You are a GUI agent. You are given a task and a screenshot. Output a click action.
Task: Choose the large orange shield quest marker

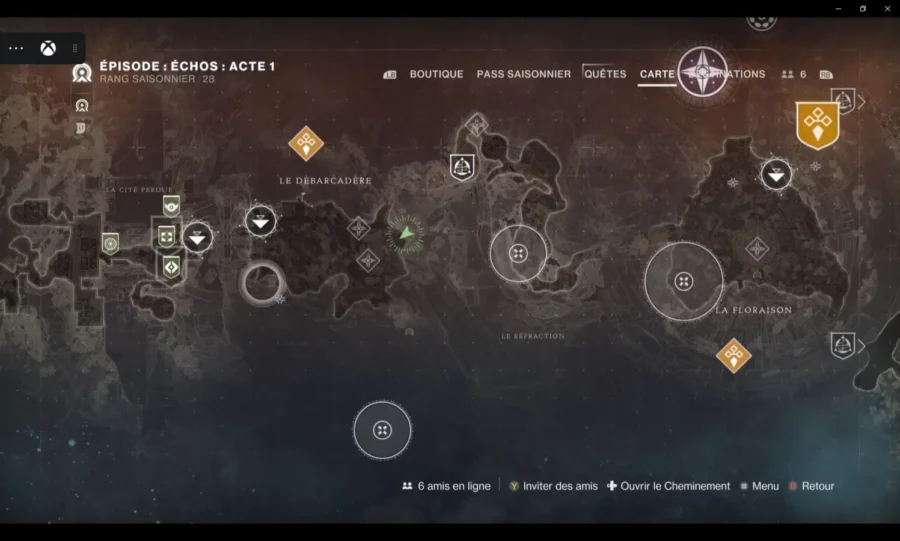[x=817, y=124]
